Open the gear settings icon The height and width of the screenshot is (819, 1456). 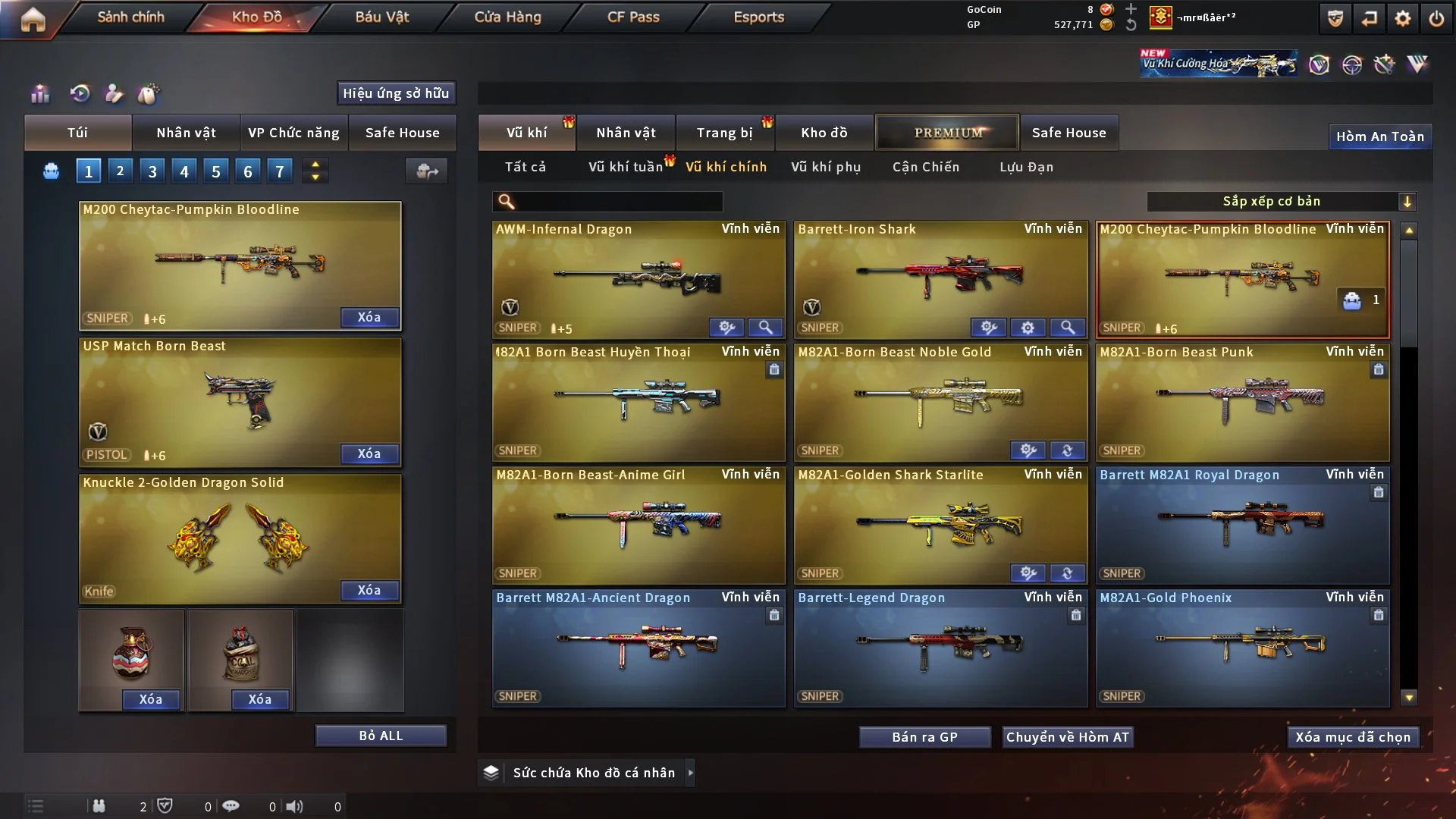point(1402,18)
